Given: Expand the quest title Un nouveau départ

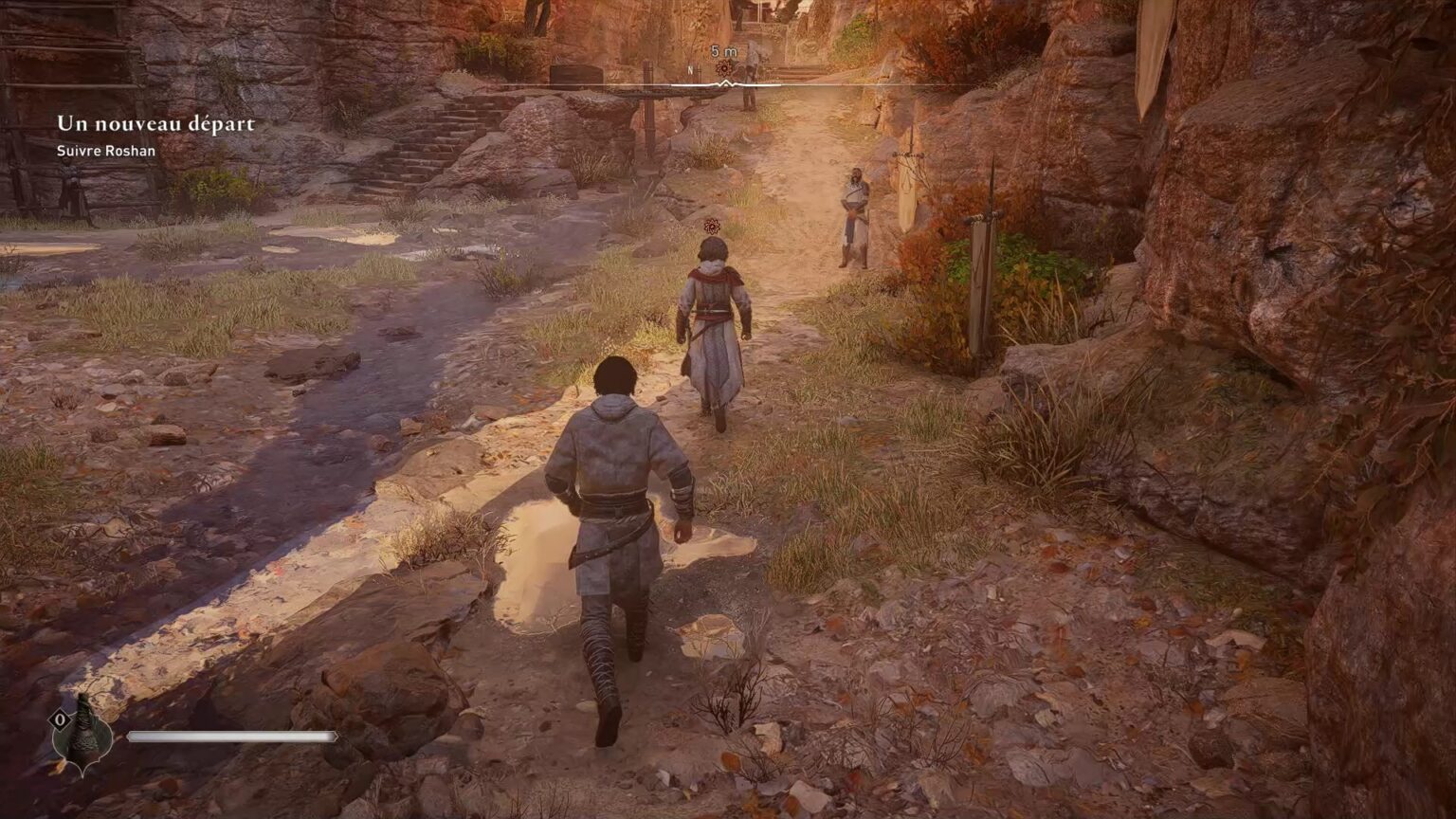Looking at the screenshot, I should click(156, 122).
